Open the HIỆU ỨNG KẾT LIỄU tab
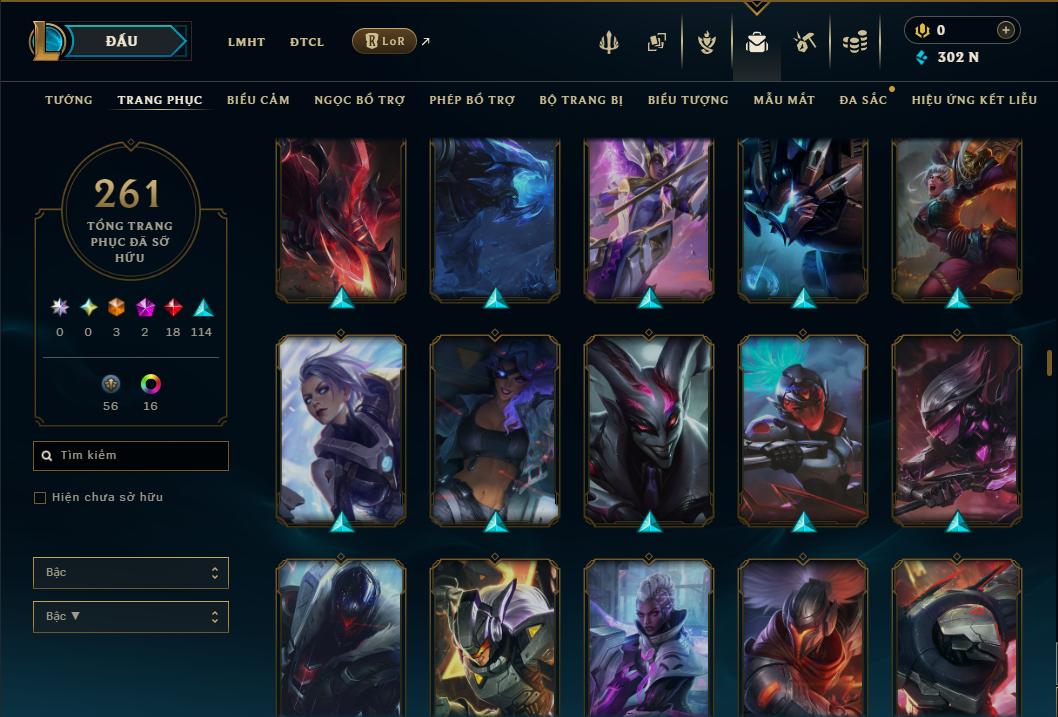Viewport: 1058px width, 717px height. [x=974, y=100]
